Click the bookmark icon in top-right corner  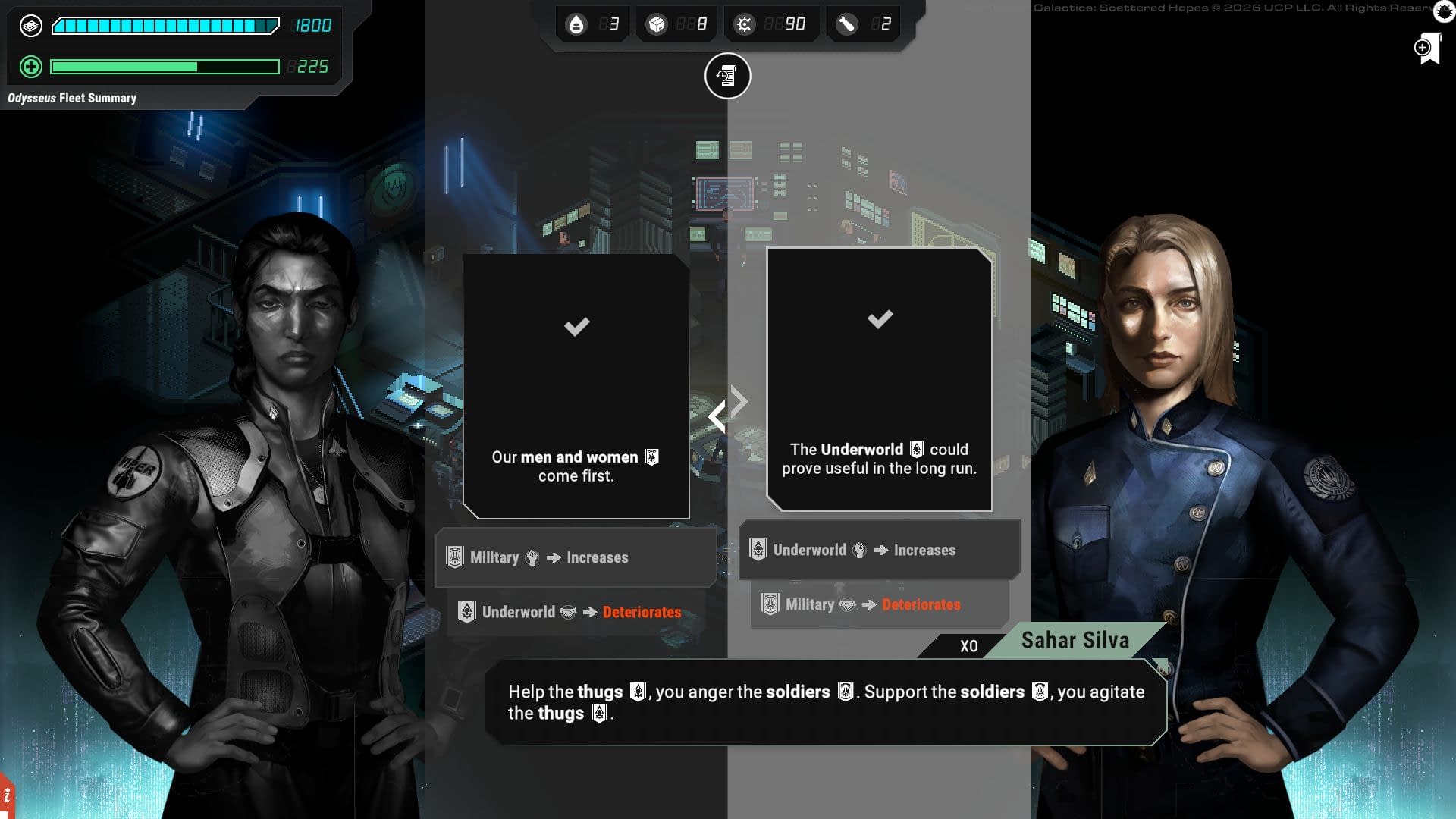(1428, 49)
